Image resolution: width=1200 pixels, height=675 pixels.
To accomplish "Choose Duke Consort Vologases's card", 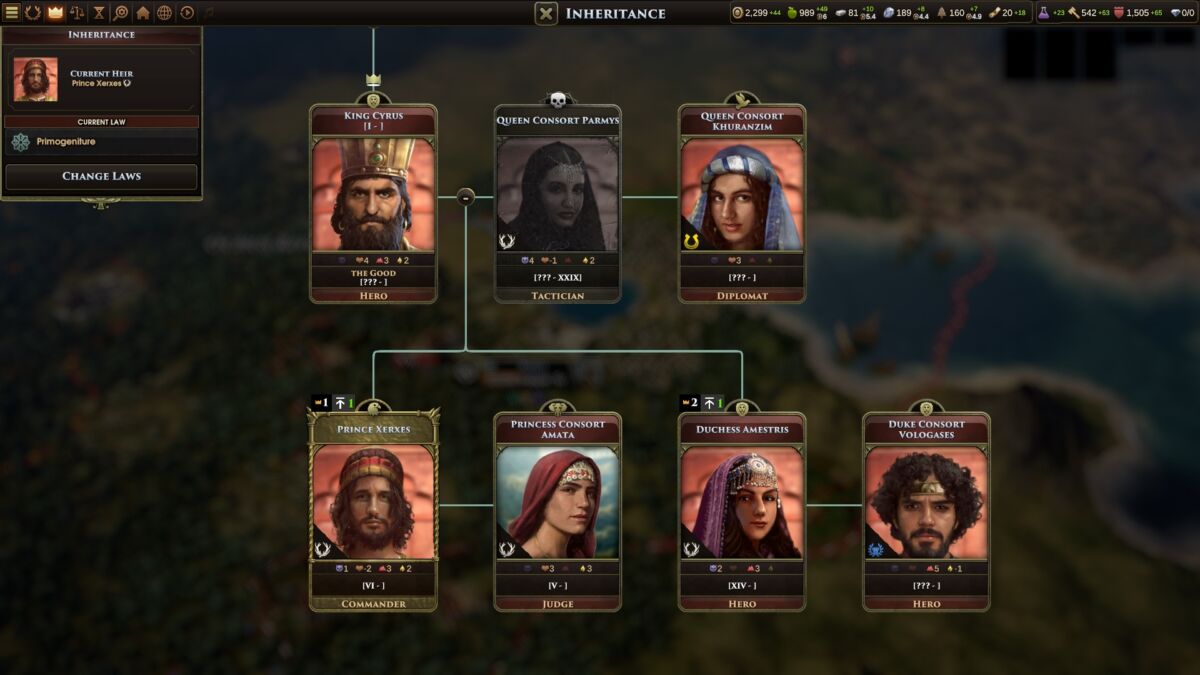I will click(x=926, y=503).
